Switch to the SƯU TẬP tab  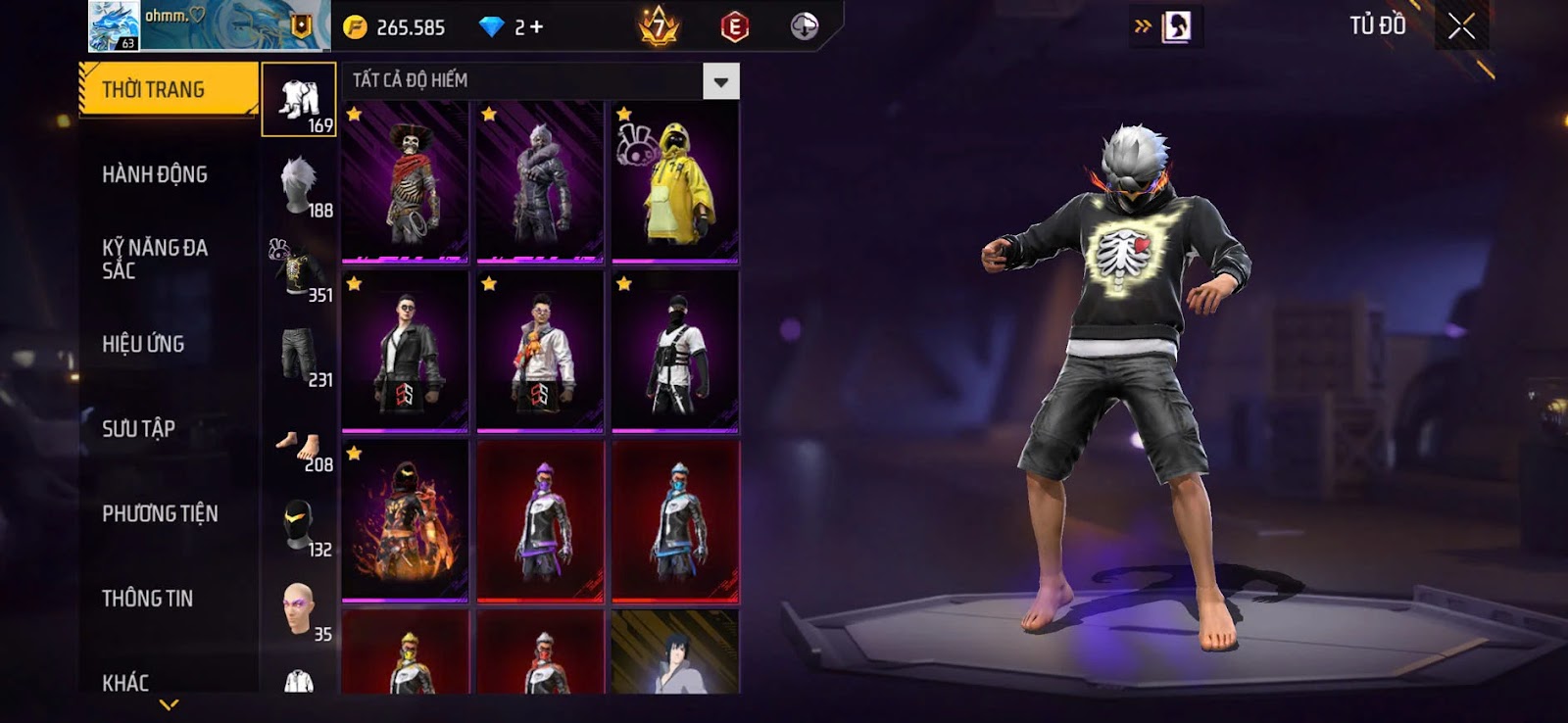coord(138,429)
